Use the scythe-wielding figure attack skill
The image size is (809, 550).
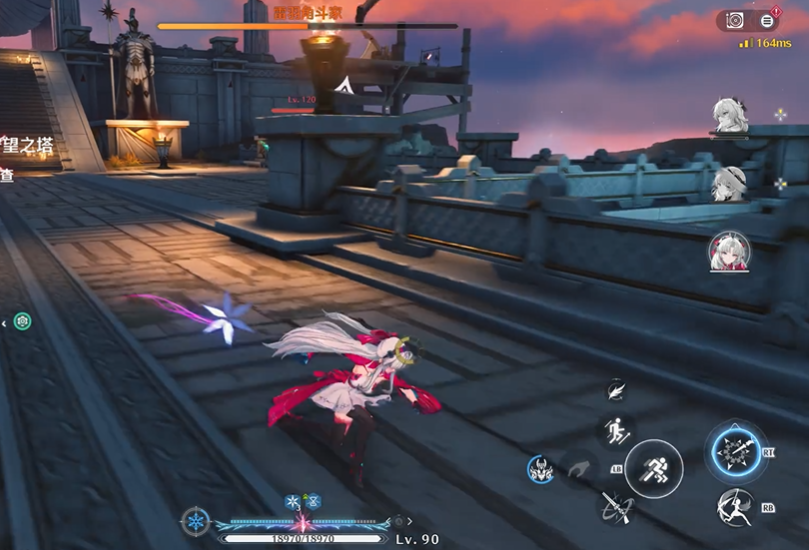pos(735,509)
